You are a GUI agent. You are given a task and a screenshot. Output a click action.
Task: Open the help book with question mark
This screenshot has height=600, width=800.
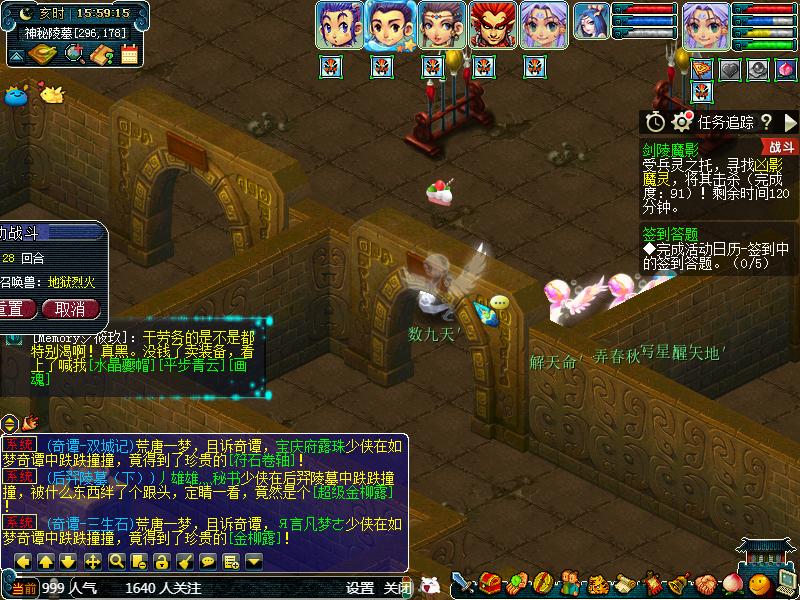coord(101,54)
